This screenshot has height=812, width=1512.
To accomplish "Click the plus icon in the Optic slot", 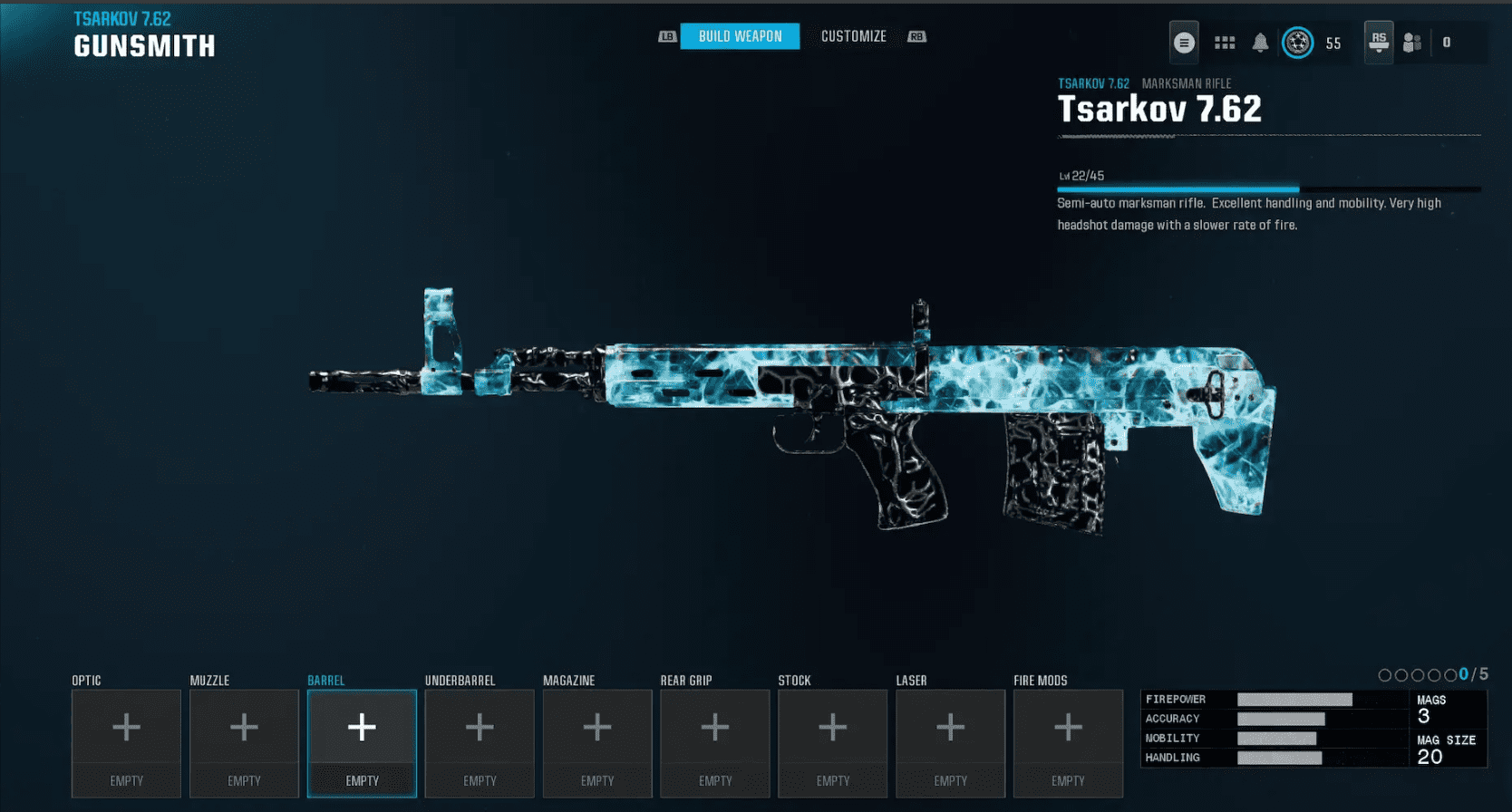I will click(x=126, y=726).
